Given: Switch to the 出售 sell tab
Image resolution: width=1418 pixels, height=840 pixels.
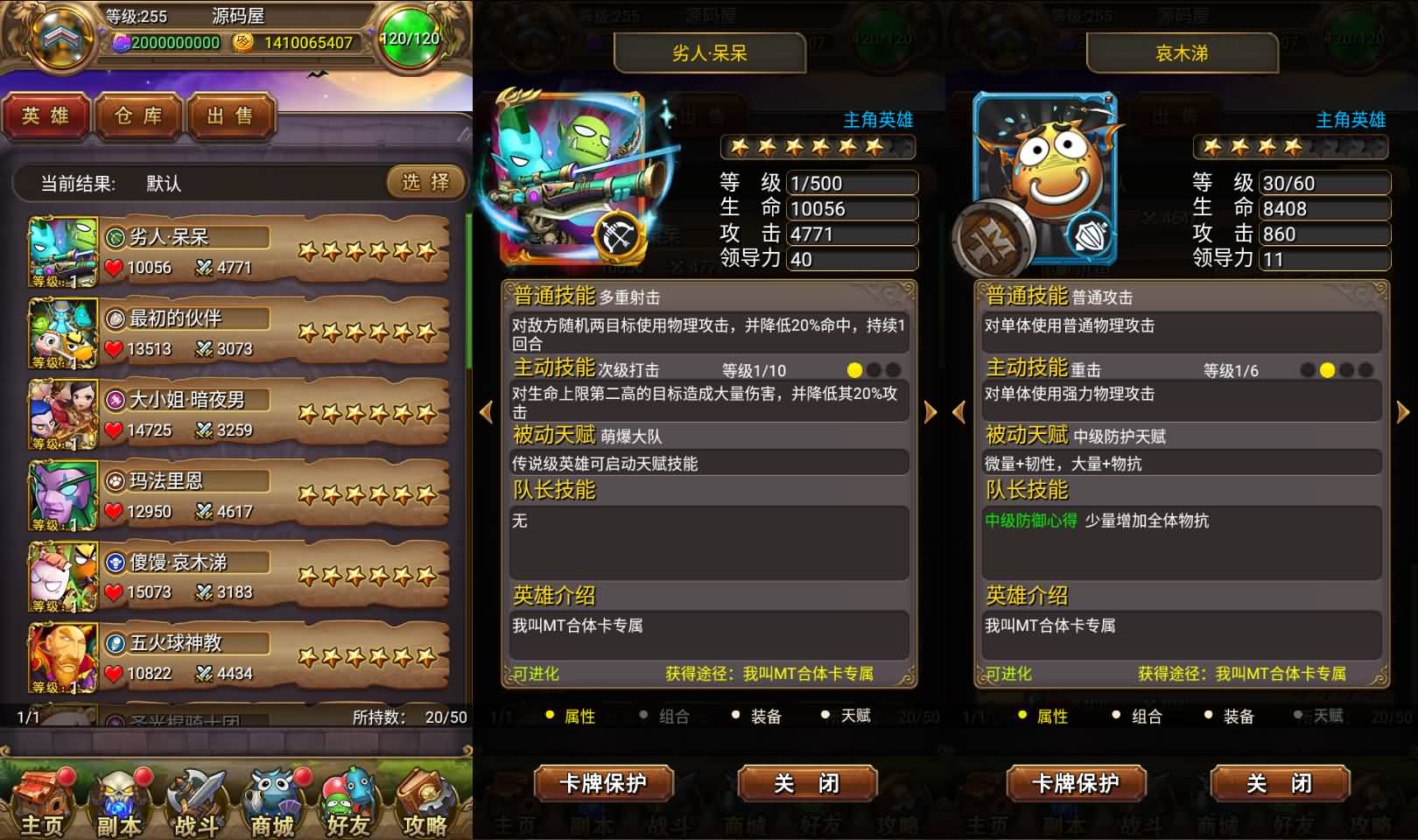Looking at the screenshot, I should coord(230,117).
